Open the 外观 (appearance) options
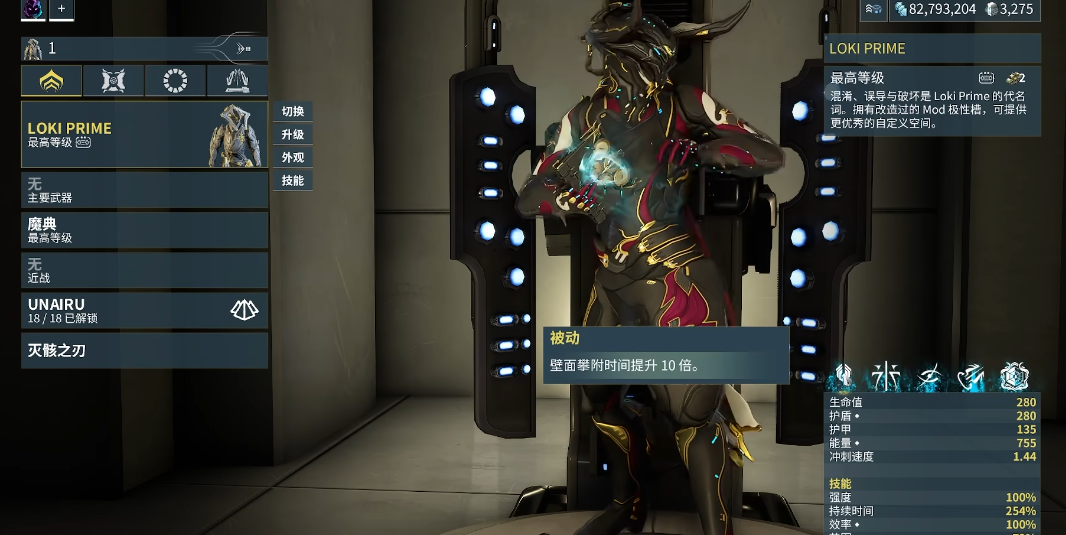Screen dimensions: 1066x535 pyautogui.click(x=293, y=158)
